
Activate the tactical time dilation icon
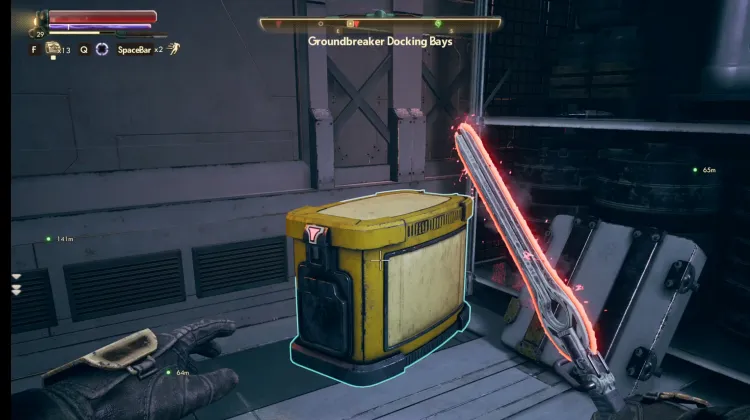[x=101, y=48]
